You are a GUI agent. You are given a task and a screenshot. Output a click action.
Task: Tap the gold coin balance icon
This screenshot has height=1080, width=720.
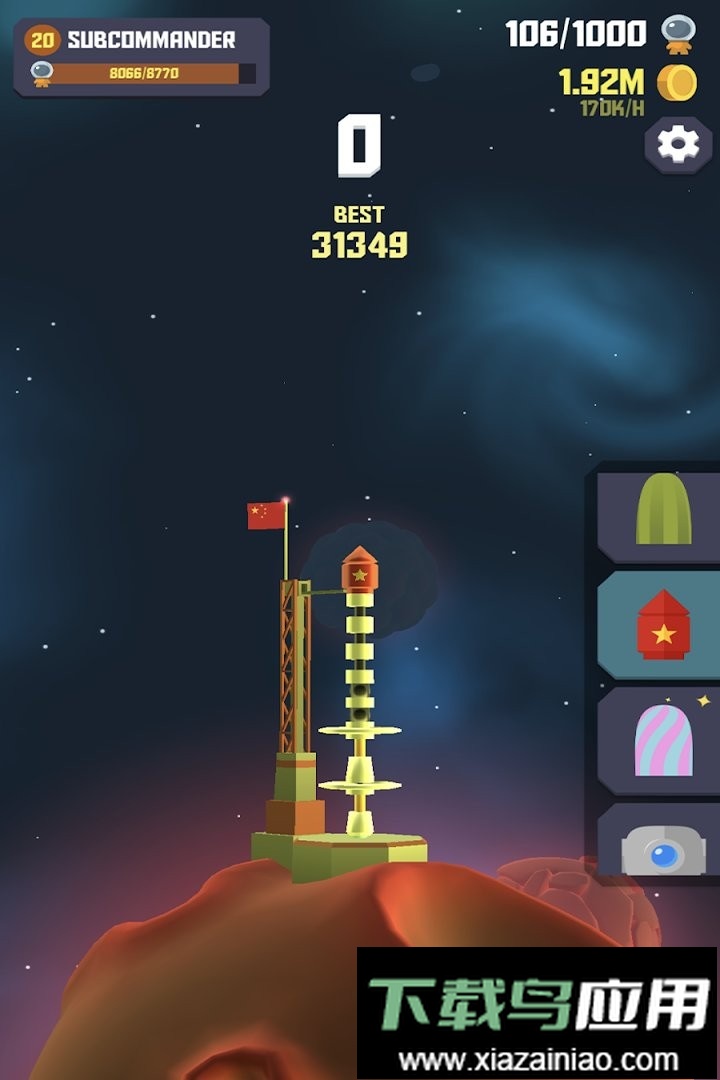(x=677, y=82)
